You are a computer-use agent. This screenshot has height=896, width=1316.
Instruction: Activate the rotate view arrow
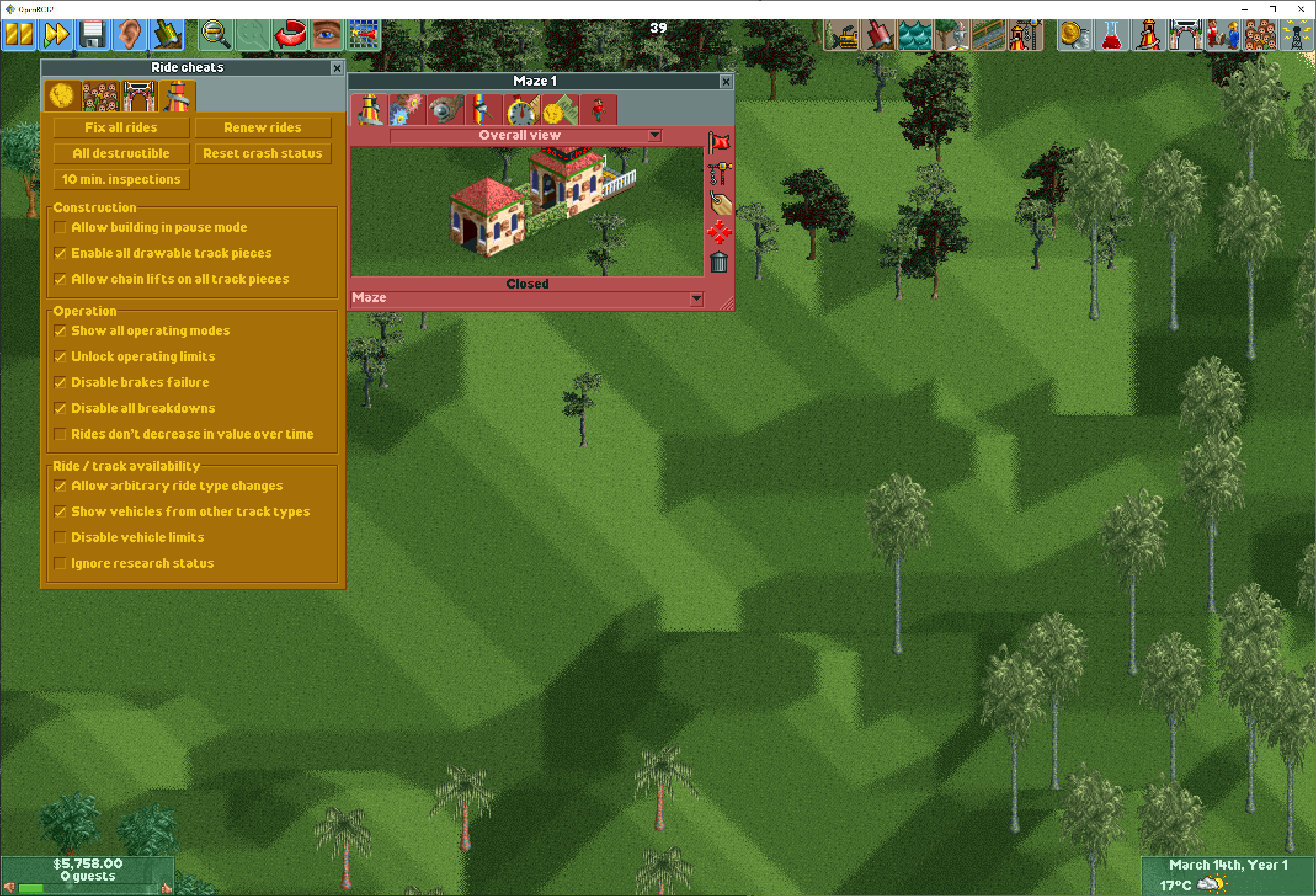pos(289,35)
